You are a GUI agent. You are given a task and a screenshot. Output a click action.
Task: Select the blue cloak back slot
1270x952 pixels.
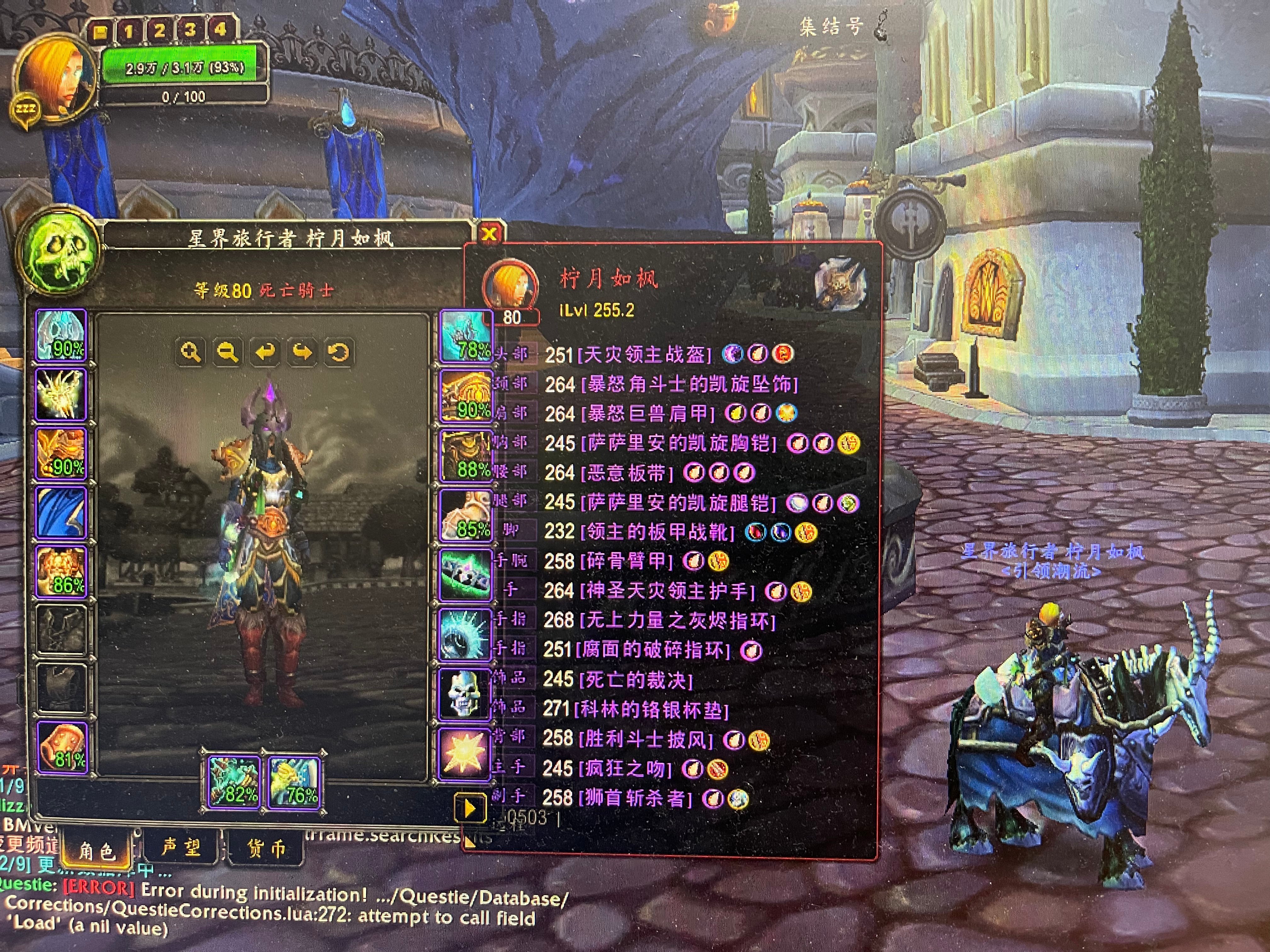tap(61, 513)
